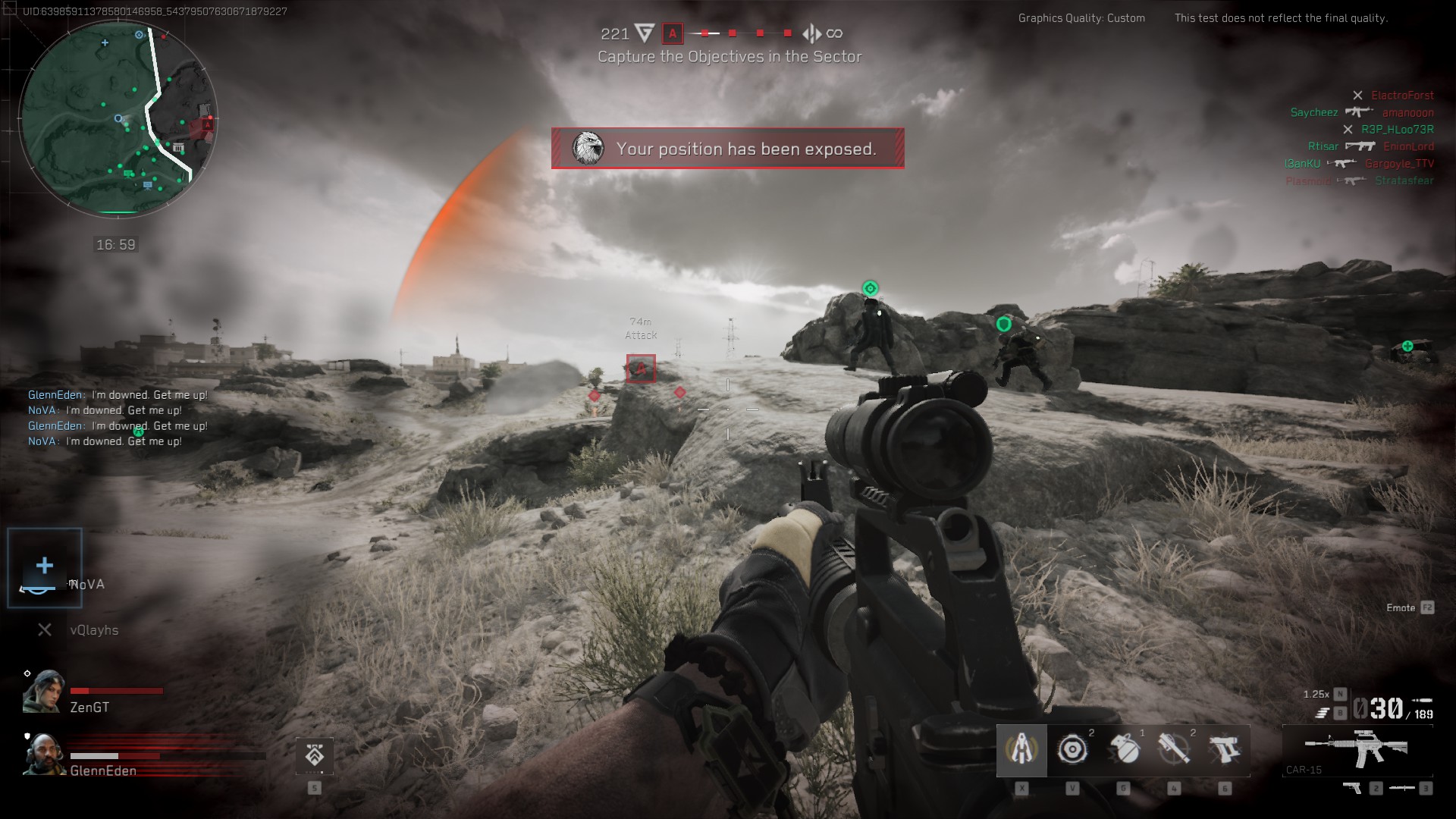The image size is (1456, 819).
Task: Select the pistol sidearm icon beside slot 2
Action: [x=1352, y=789]
